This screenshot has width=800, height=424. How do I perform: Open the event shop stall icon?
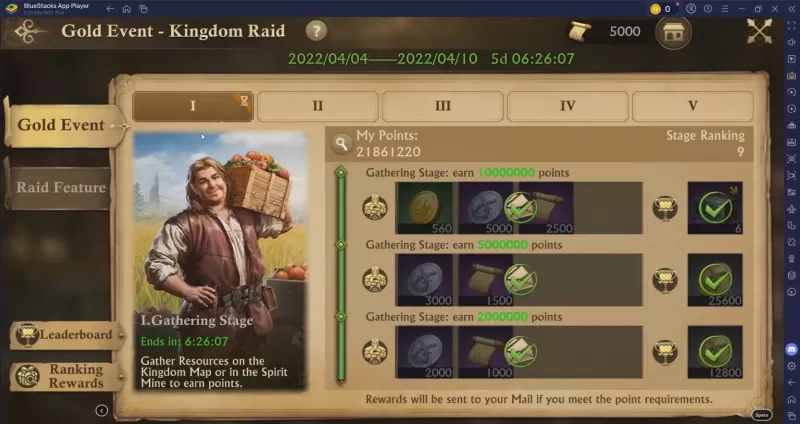click(673, 32)
